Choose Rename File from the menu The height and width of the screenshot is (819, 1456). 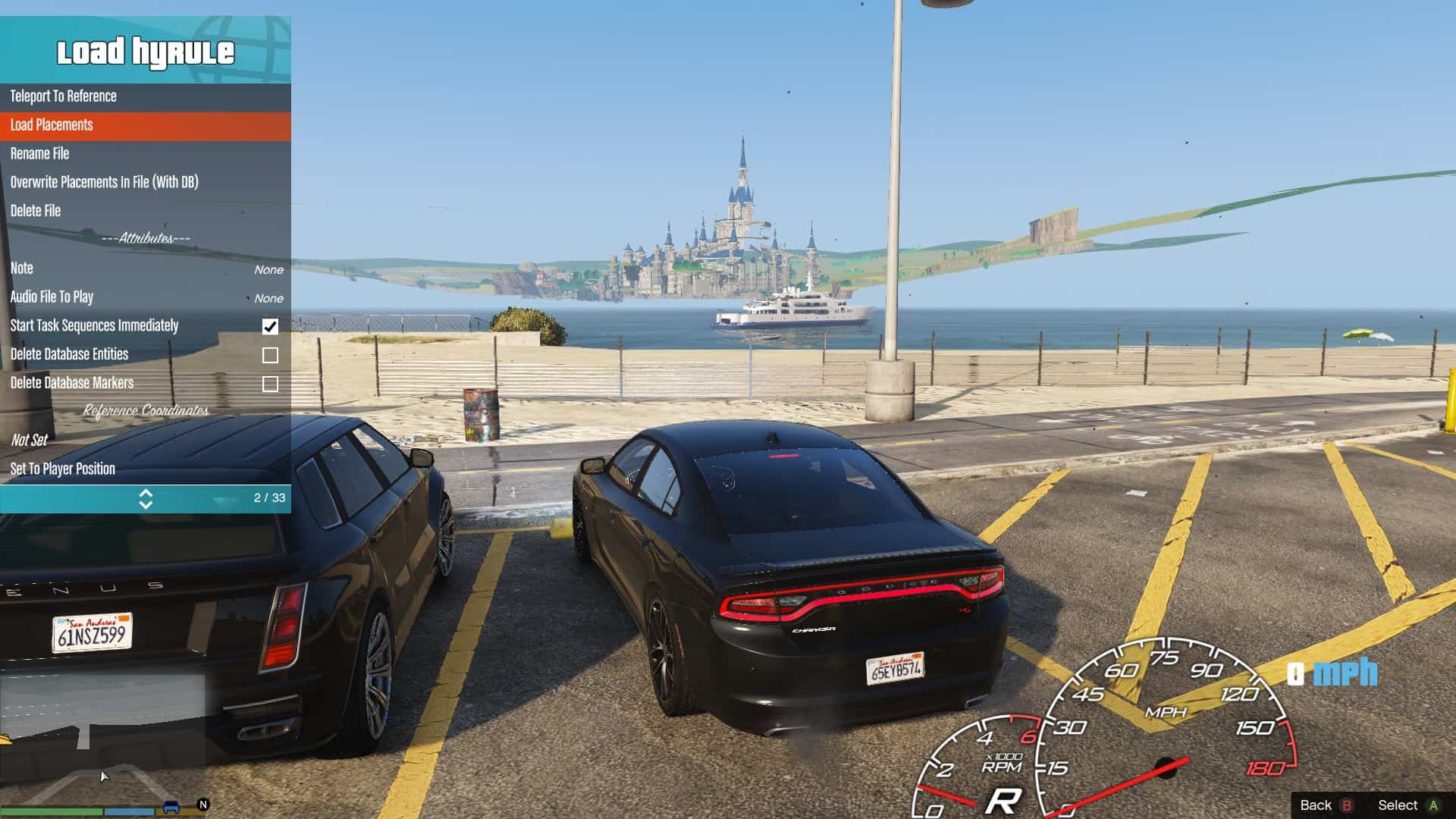tap(39, 153)
